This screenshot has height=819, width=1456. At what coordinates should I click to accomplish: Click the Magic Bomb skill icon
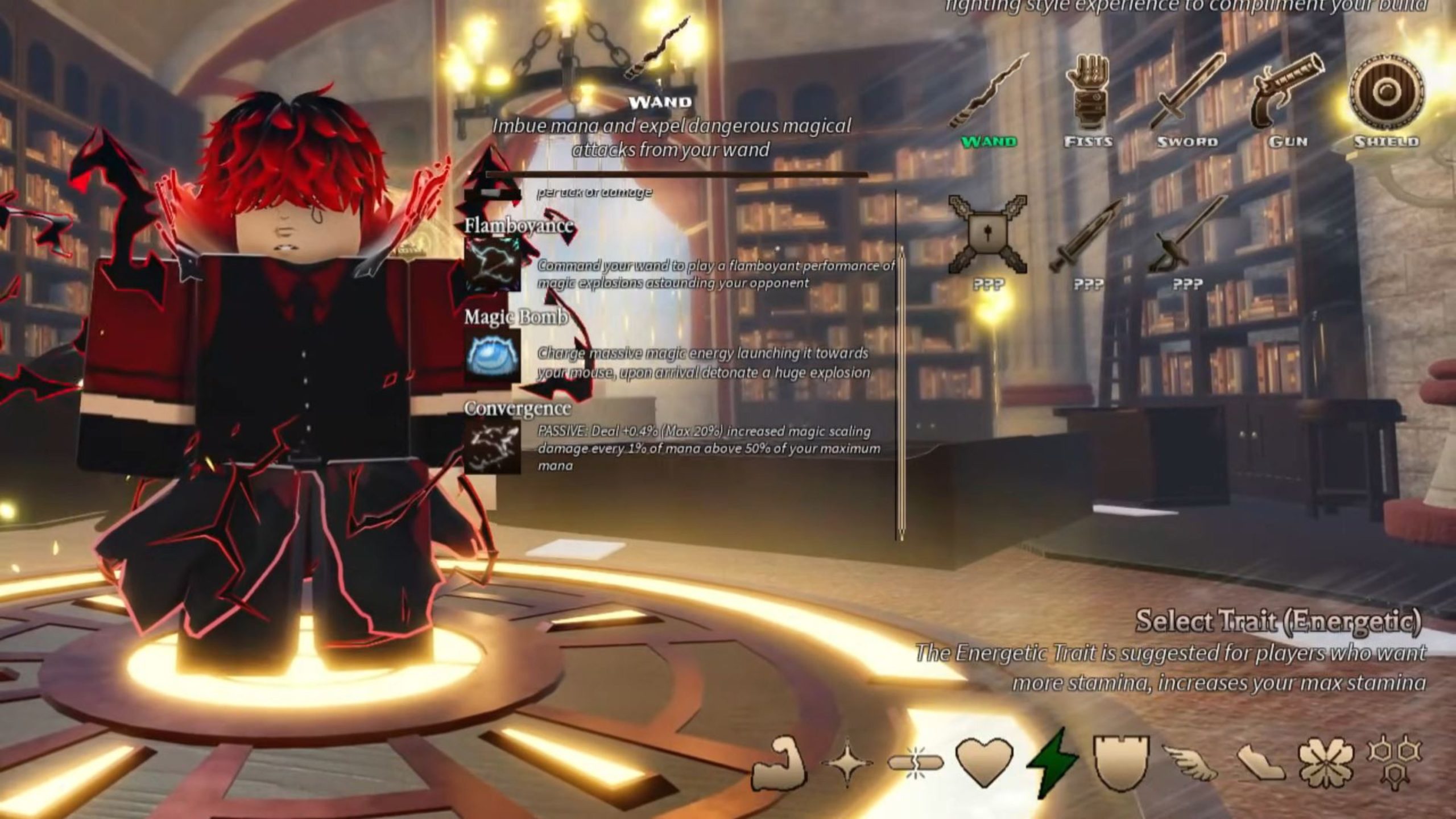pos(493,358)
